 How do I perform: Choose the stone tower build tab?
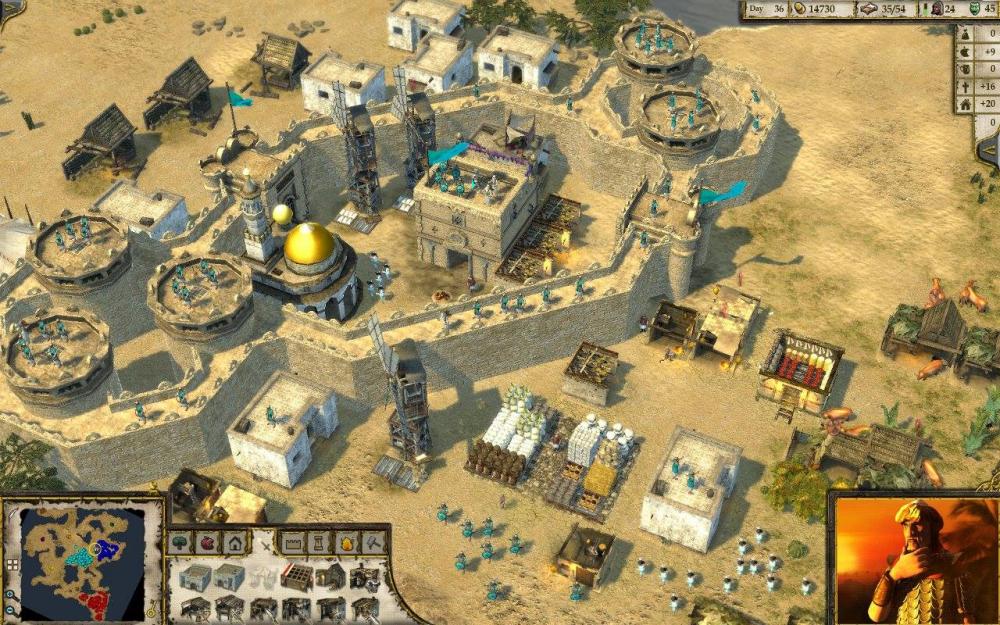[320, 543]
